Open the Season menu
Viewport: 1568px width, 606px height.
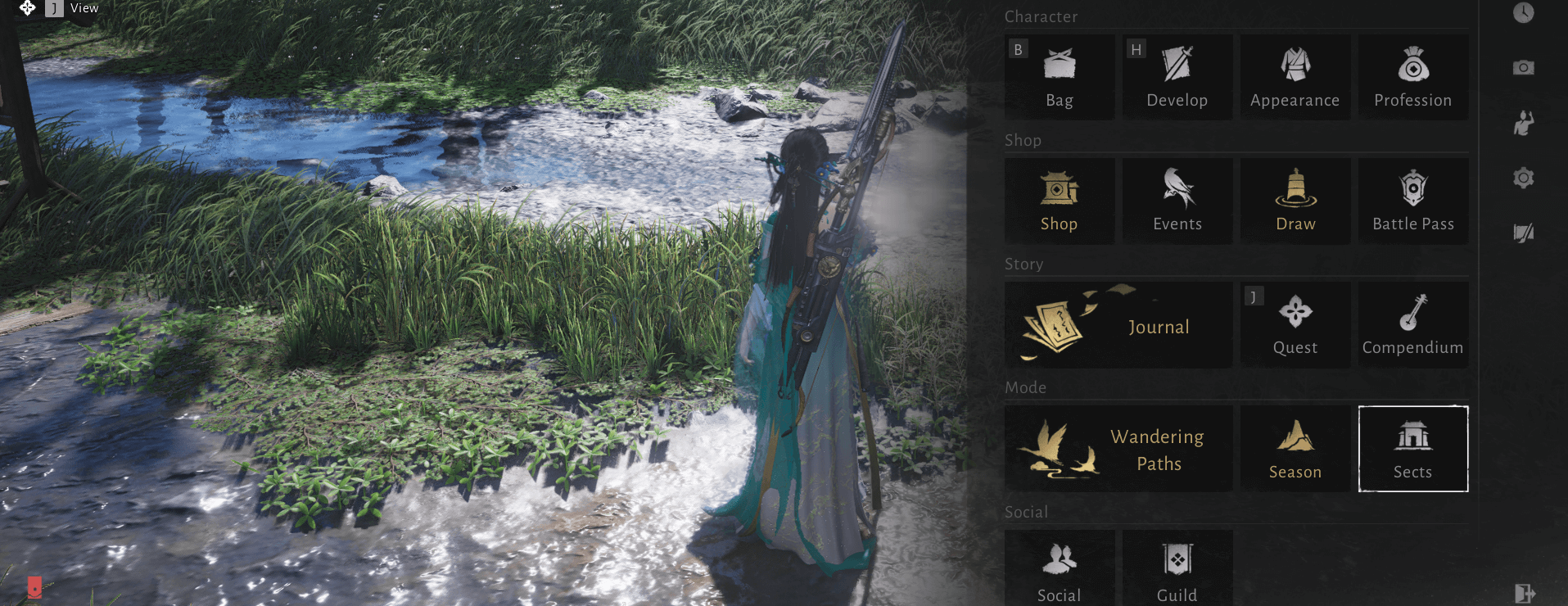coord(1295,449)
